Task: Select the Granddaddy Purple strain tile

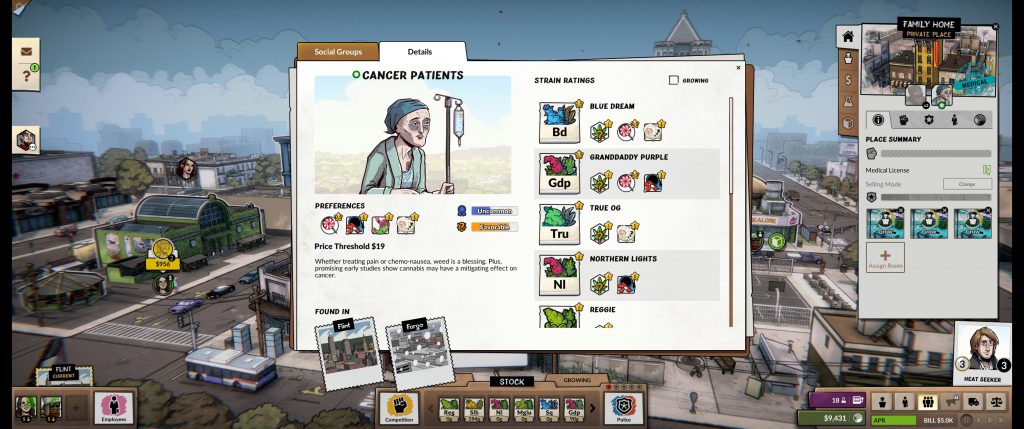Action: [559, 173]
